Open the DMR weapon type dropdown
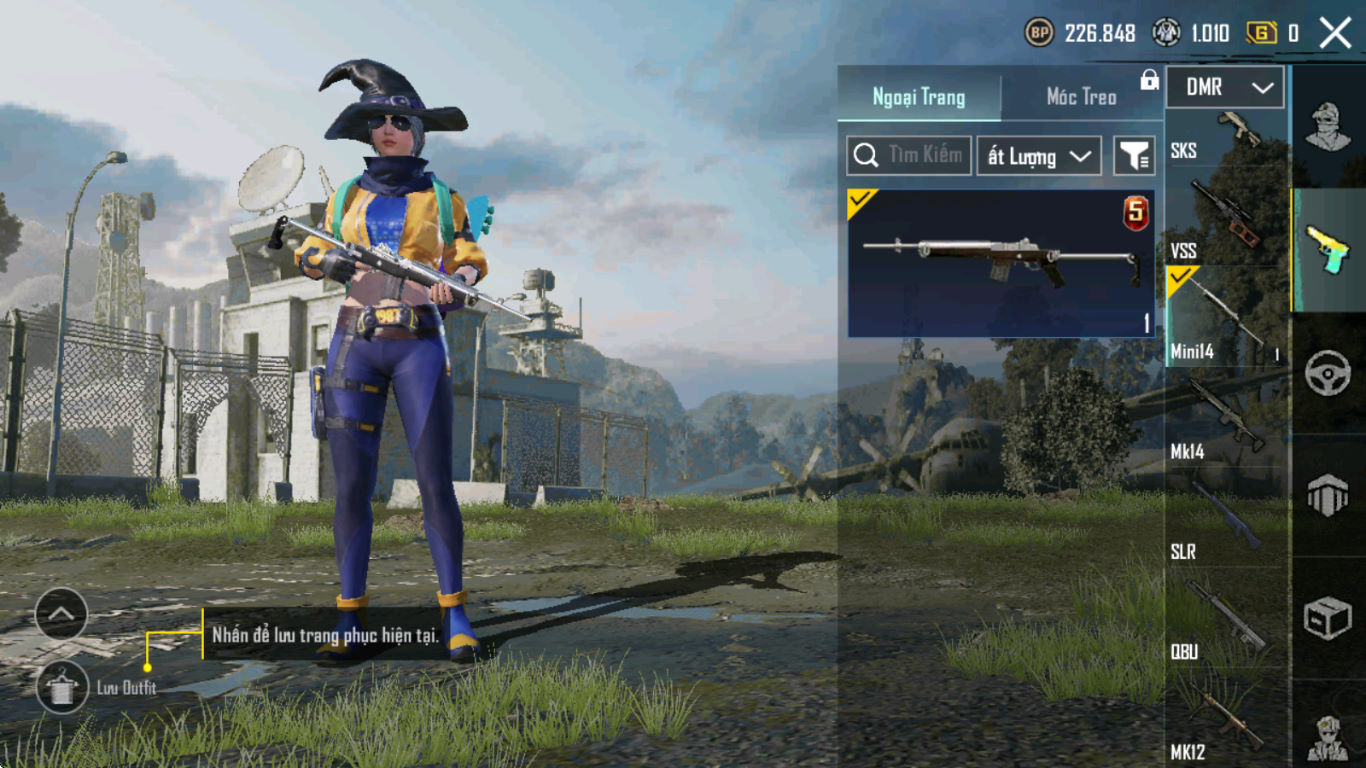This screenshot has height=768, width=1366. [x=1225, y=88]
